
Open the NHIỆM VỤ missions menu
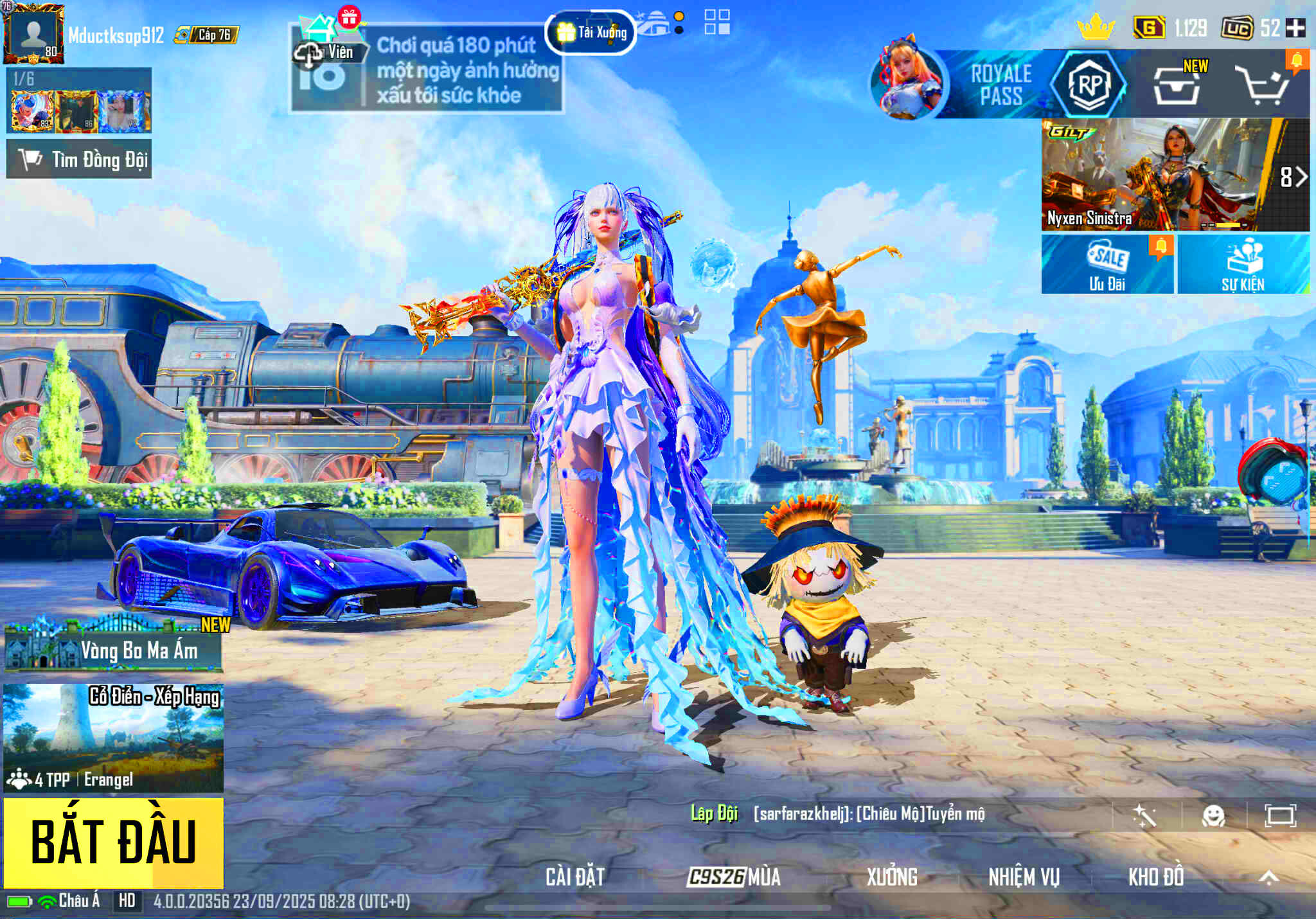[1024, 877]
